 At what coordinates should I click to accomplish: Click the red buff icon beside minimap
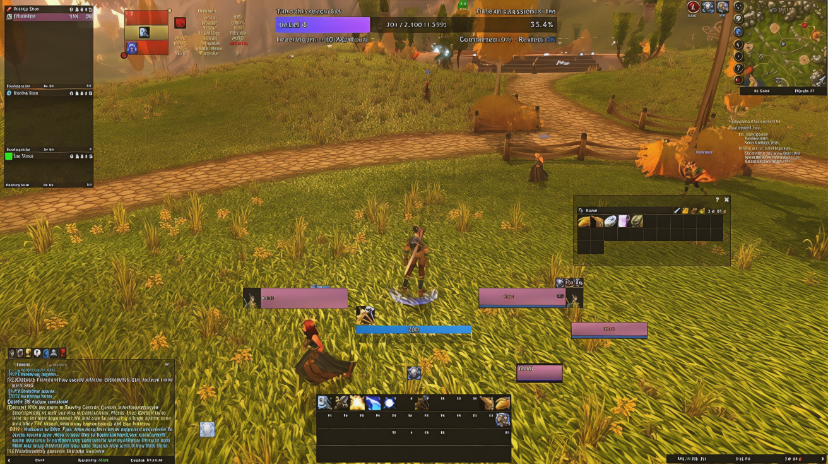(x=693, y=7)
